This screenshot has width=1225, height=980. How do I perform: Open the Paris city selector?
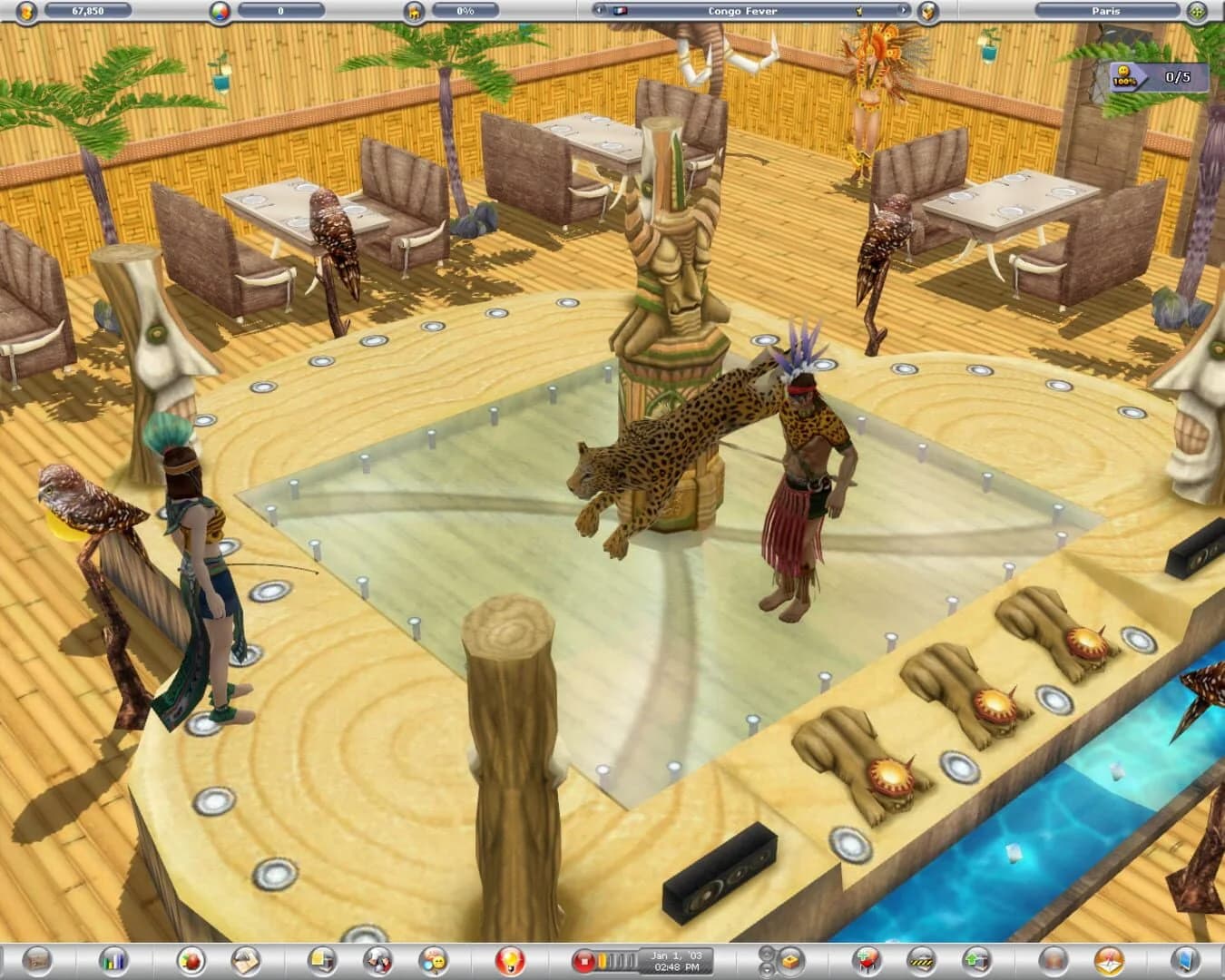[x=1105, y=11]
